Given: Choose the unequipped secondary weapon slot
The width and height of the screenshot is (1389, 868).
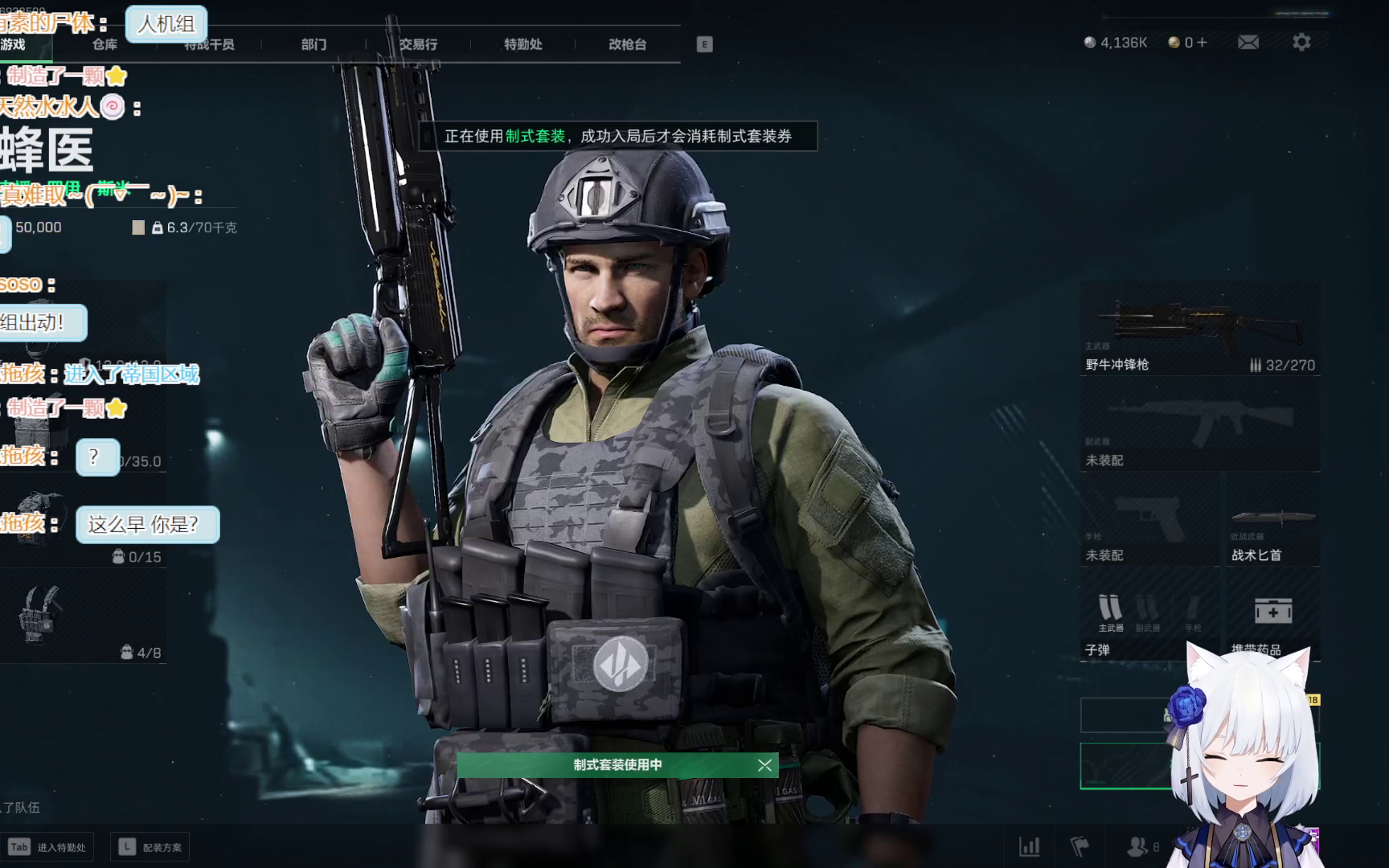Looking at the screenshot, I should 1199,426.
